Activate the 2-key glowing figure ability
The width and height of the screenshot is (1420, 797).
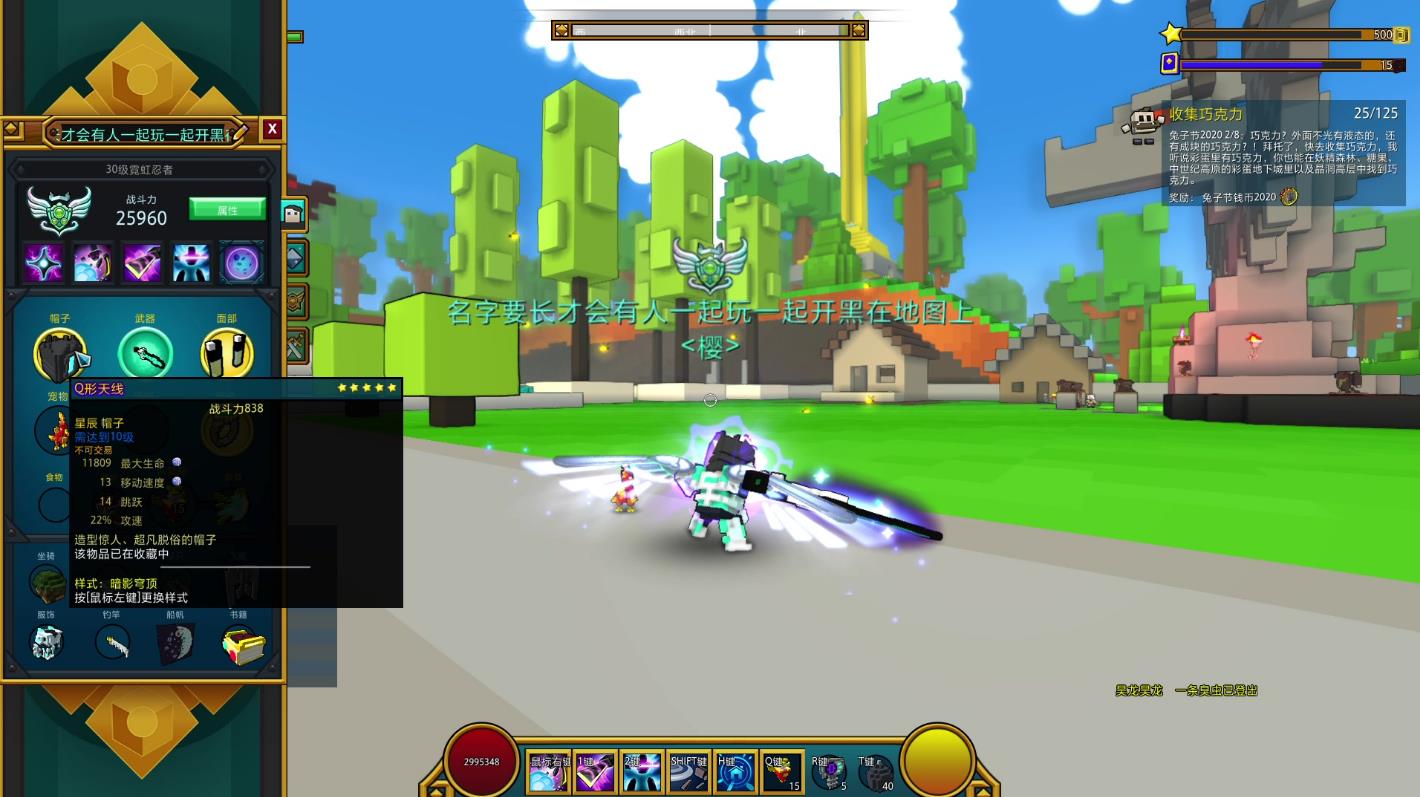pyautogui.click(x=642, y=773)
